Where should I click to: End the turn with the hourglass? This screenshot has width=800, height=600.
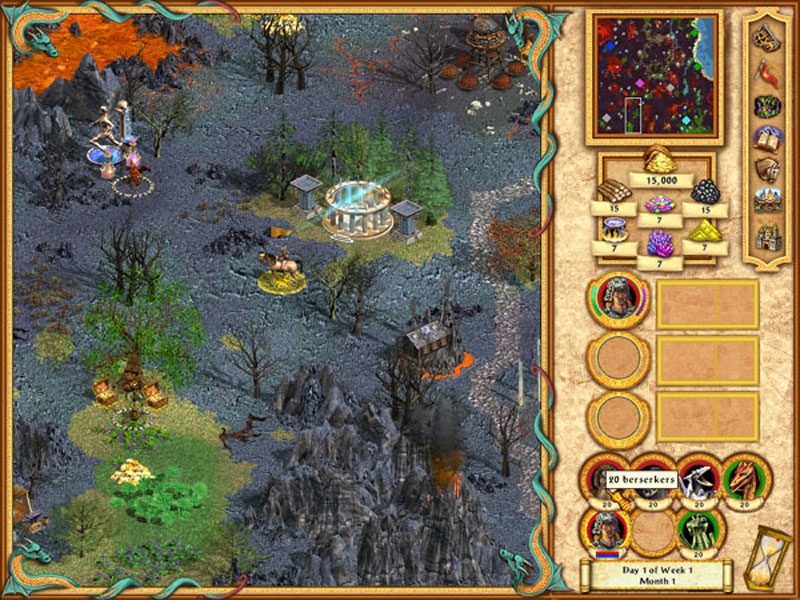pos(768,557)
